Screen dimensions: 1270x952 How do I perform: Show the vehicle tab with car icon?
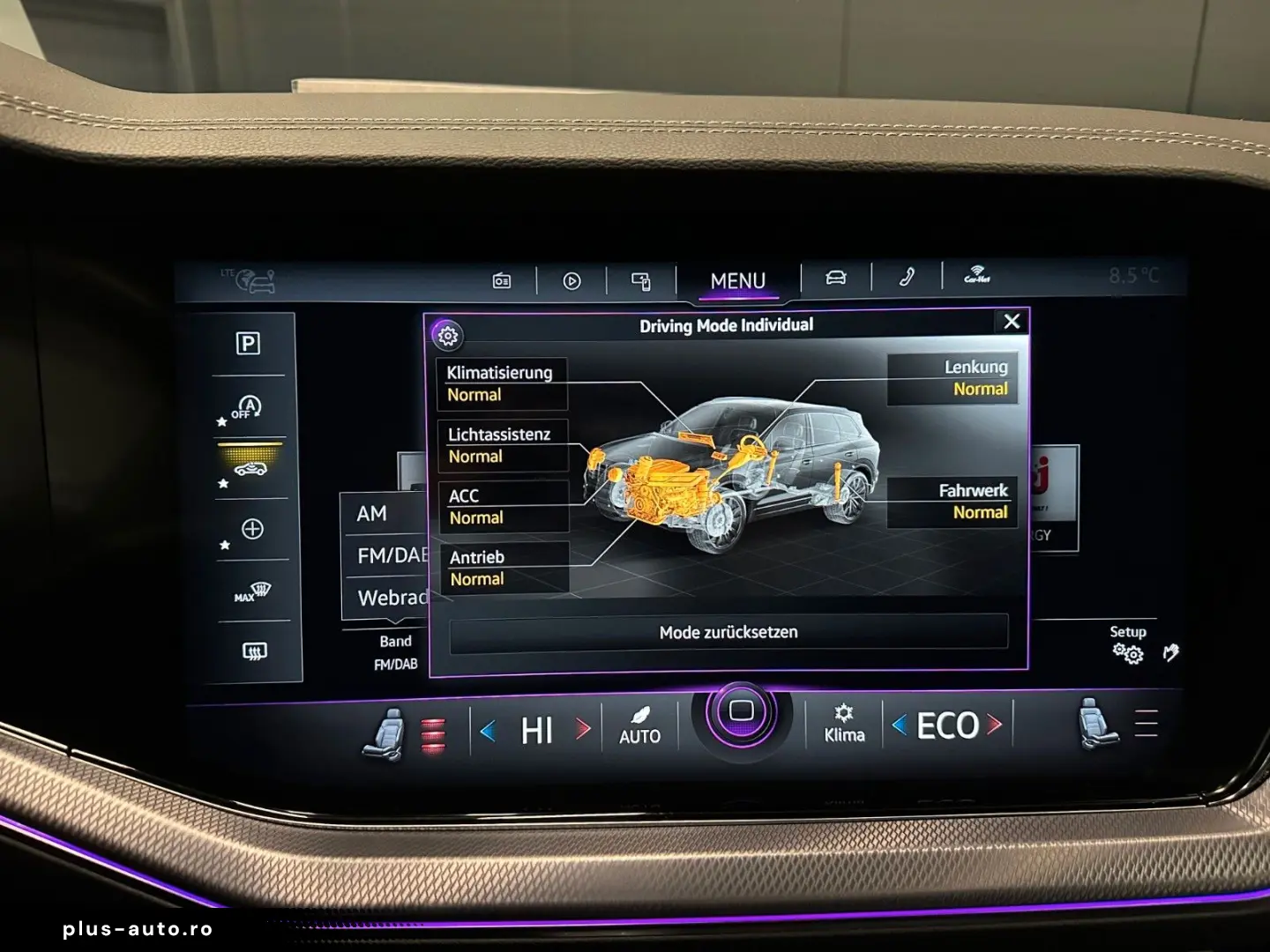tap(835, 279)
